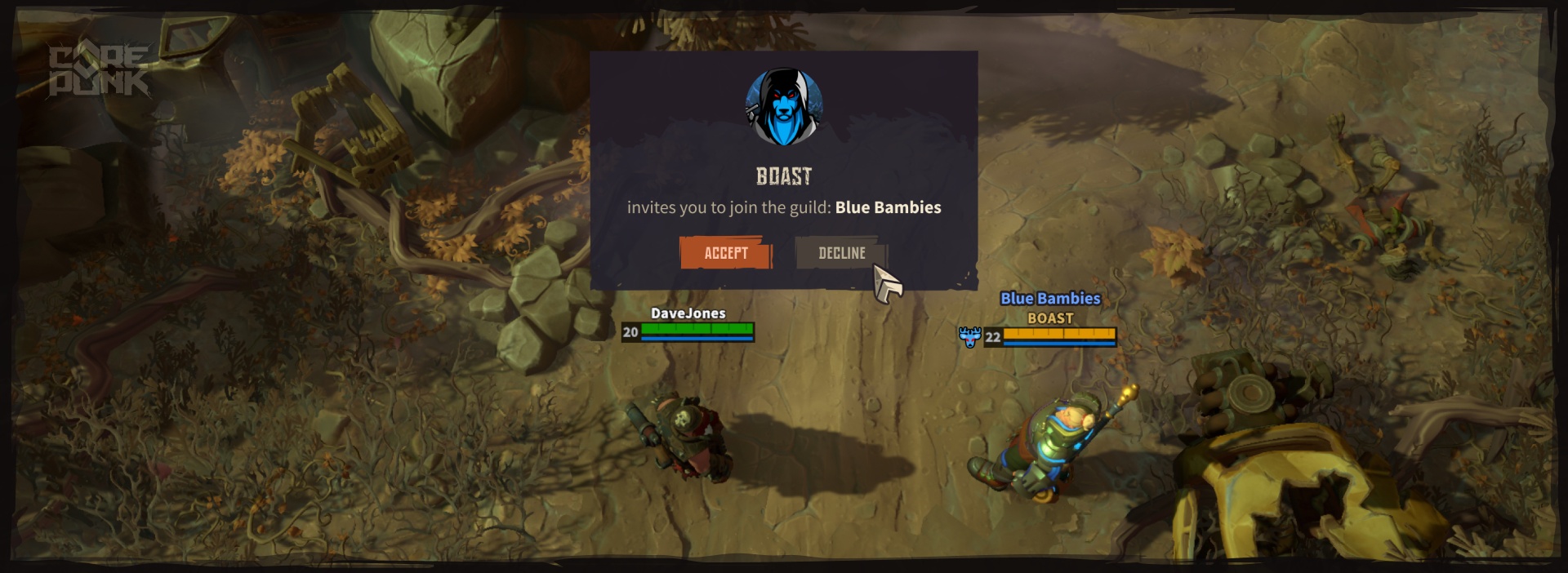This screenshot has height=573, width=1568.
Task: Click BOAST's hooded wolf avatar
Action: pyautogui.click(x=783, y=108)
